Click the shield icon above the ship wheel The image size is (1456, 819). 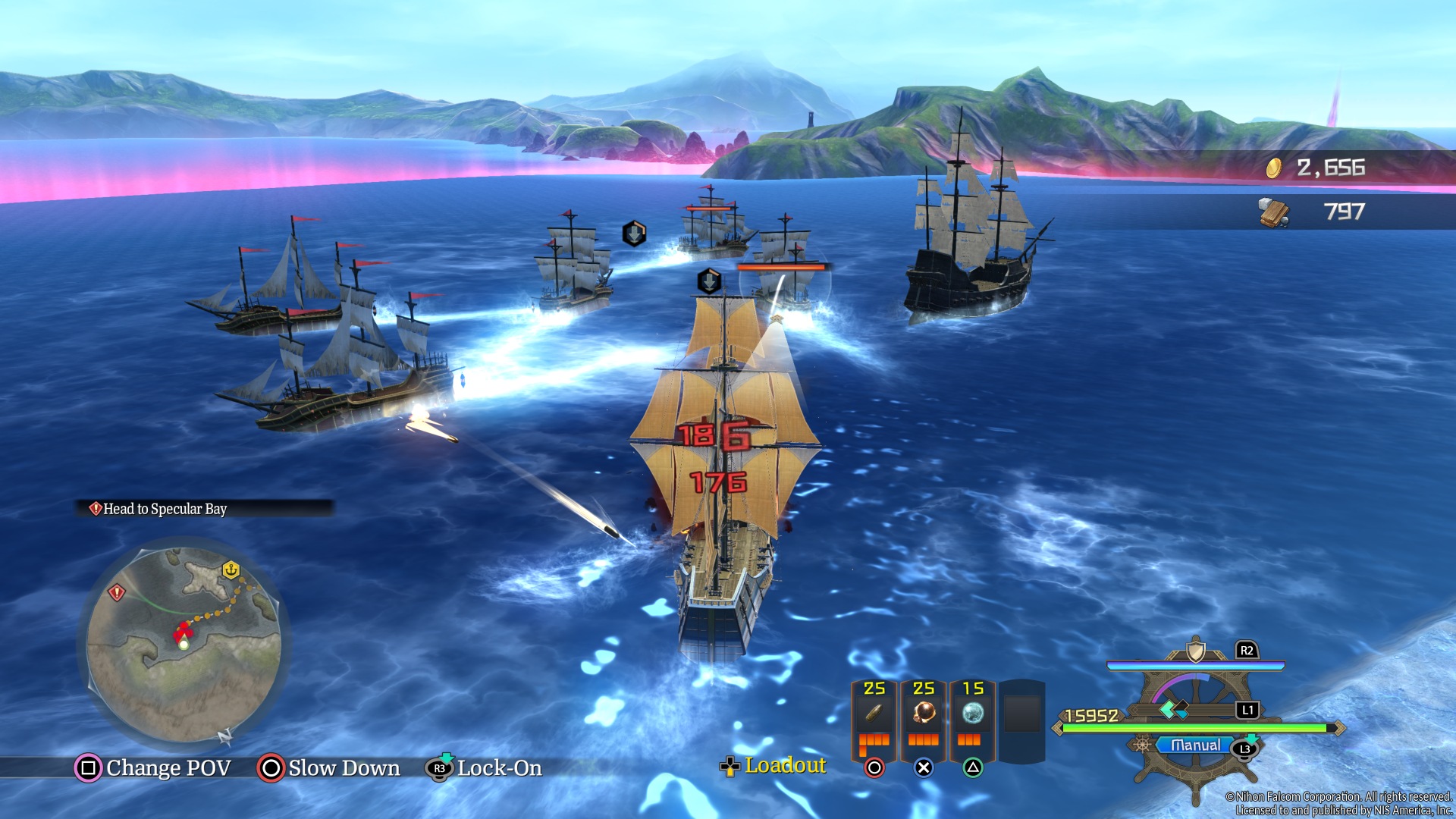(1196, 651)
